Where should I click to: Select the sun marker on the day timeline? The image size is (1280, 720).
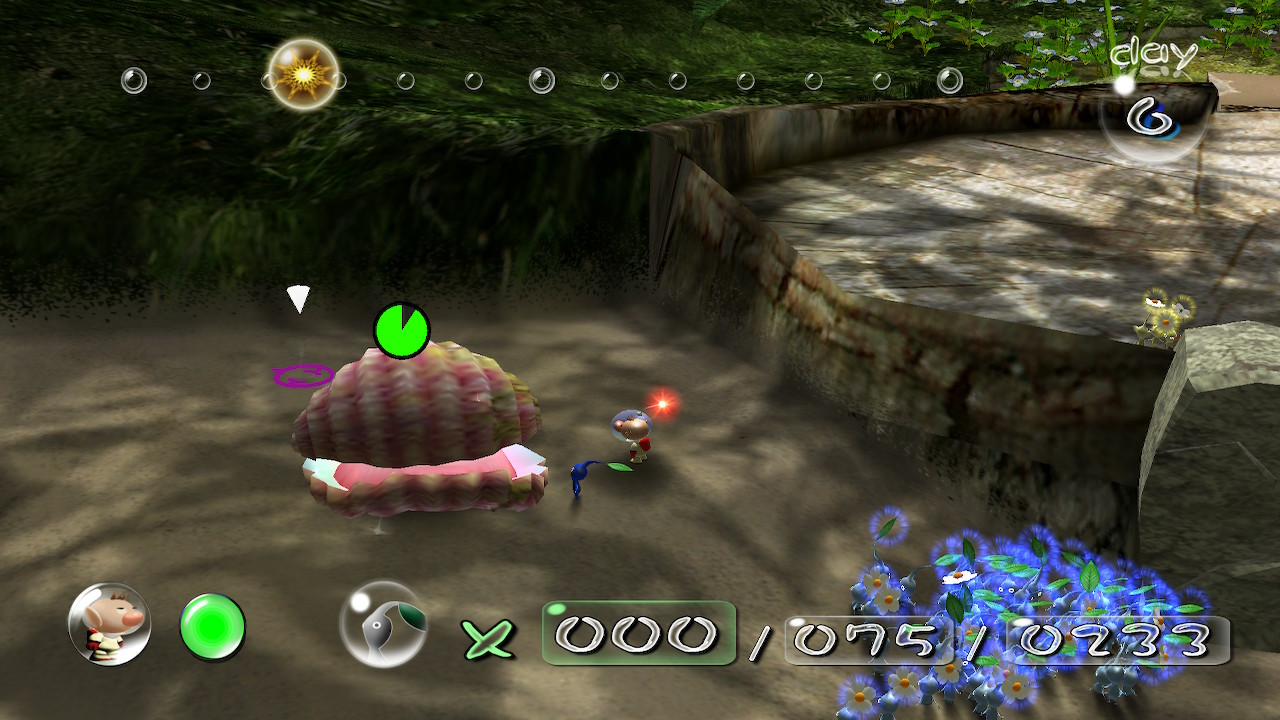pos(303,74)
